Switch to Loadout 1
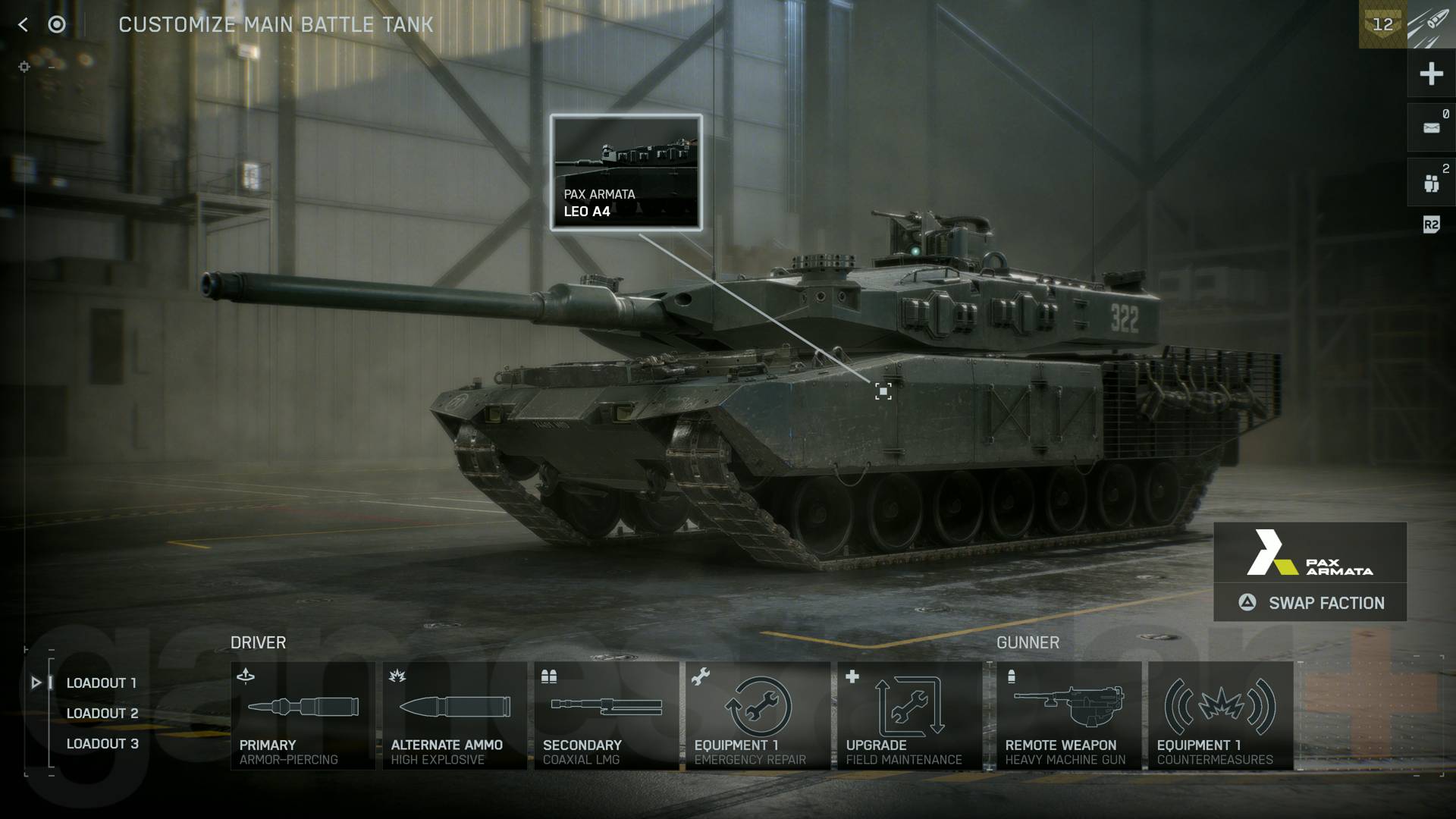Screen dimensions: 1456x819 [x=102, y=682]
